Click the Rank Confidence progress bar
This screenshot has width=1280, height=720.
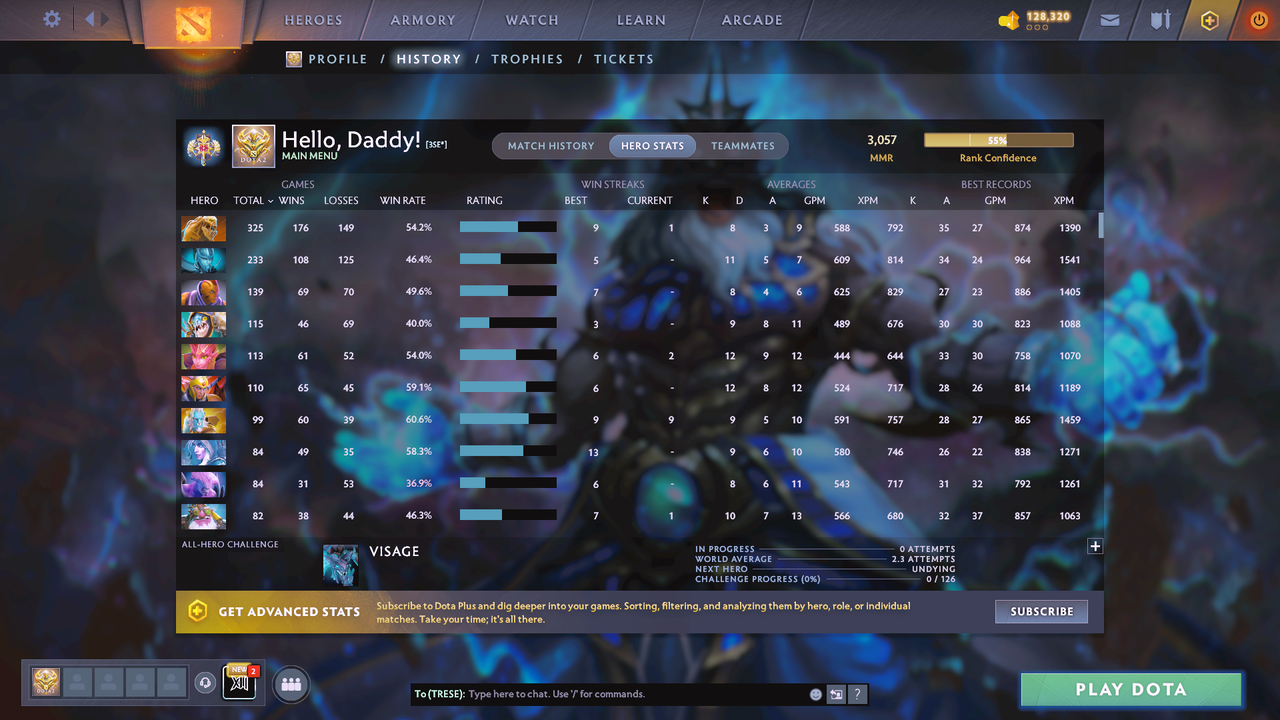[x=998, y=140]
